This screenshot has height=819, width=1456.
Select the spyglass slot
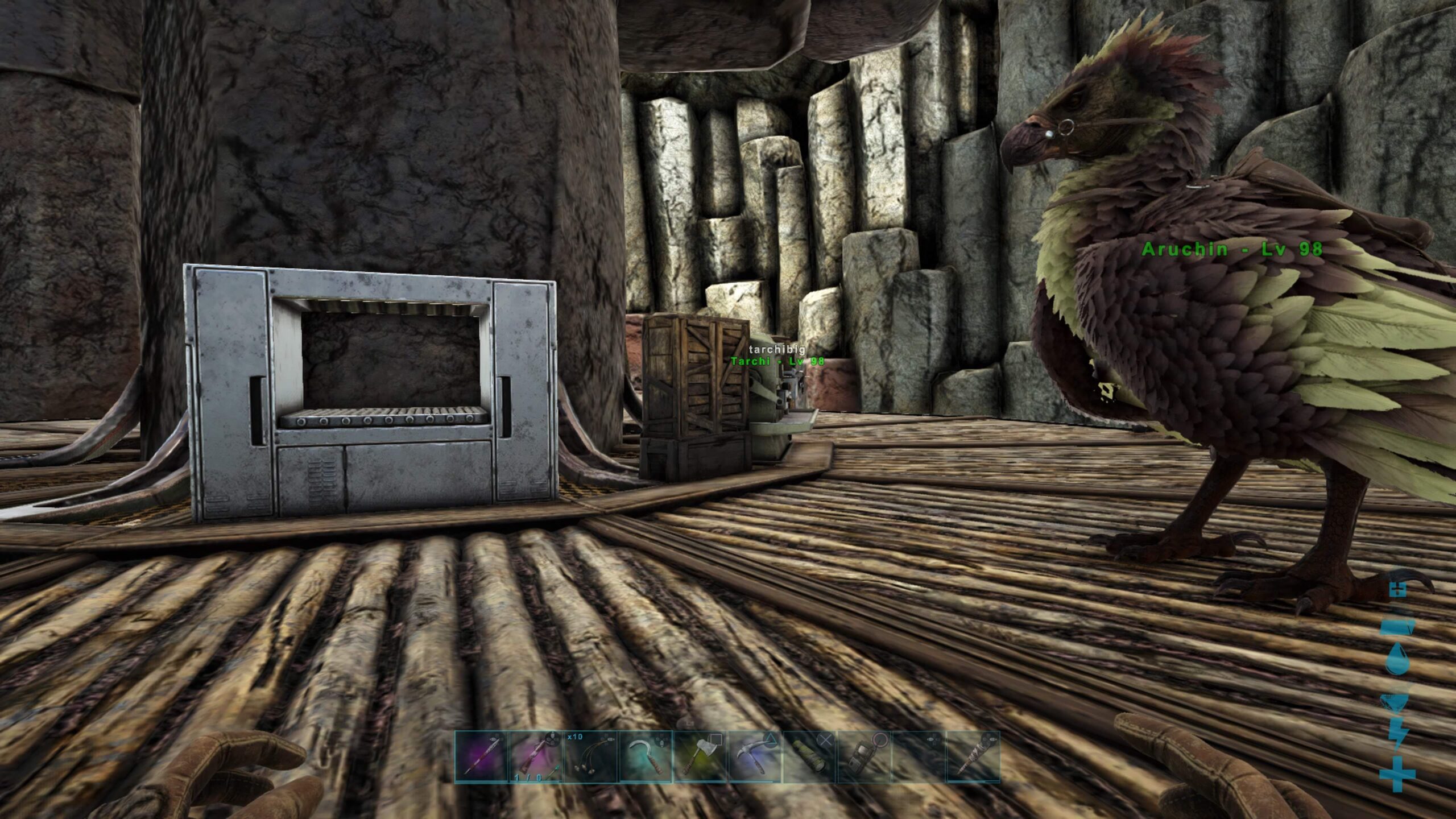coord(809,758)
